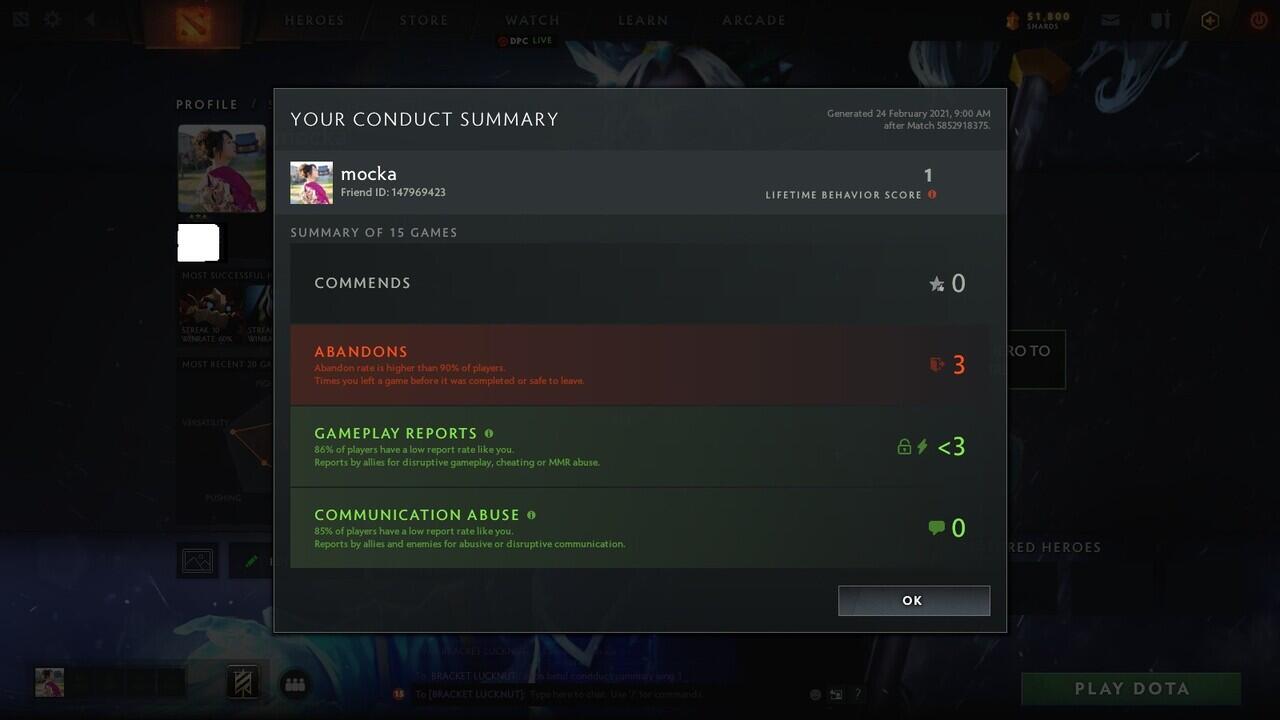Switch to the Watch tab

coord(532,20)
